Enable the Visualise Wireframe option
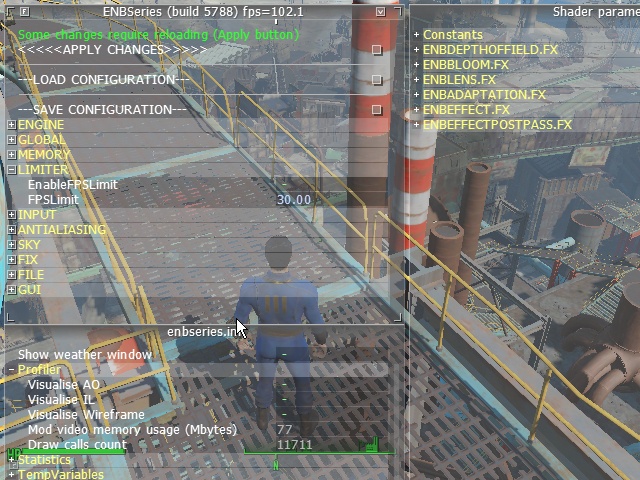This screenshot has height=480, width=640. click(284, 415)
